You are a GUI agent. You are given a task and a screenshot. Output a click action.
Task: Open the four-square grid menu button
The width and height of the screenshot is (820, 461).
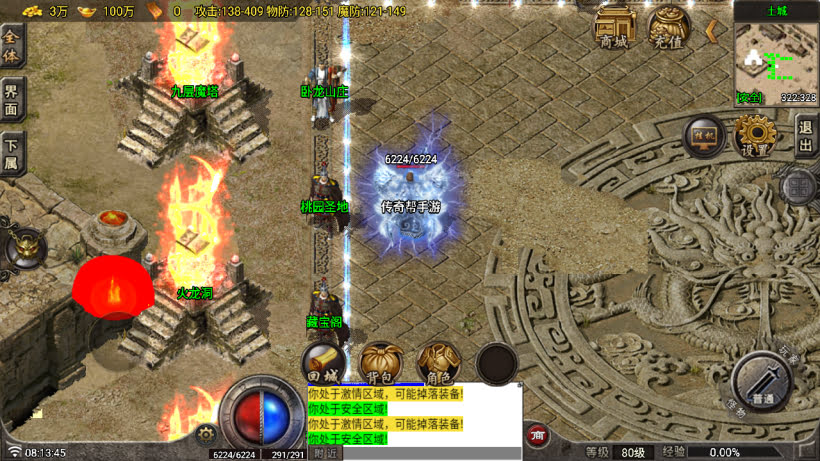(x=798, y=186)
